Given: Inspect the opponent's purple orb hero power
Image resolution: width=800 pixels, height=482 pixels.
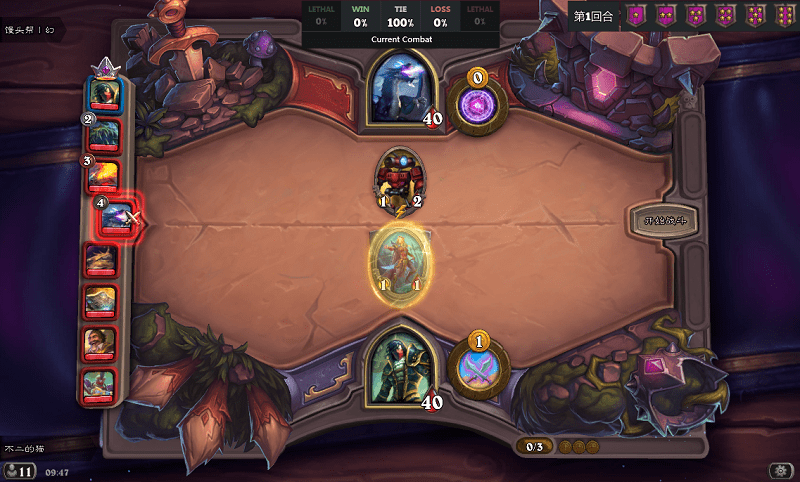Looking at the screenshot, I should pyautogui.click(x=478, y=102).
